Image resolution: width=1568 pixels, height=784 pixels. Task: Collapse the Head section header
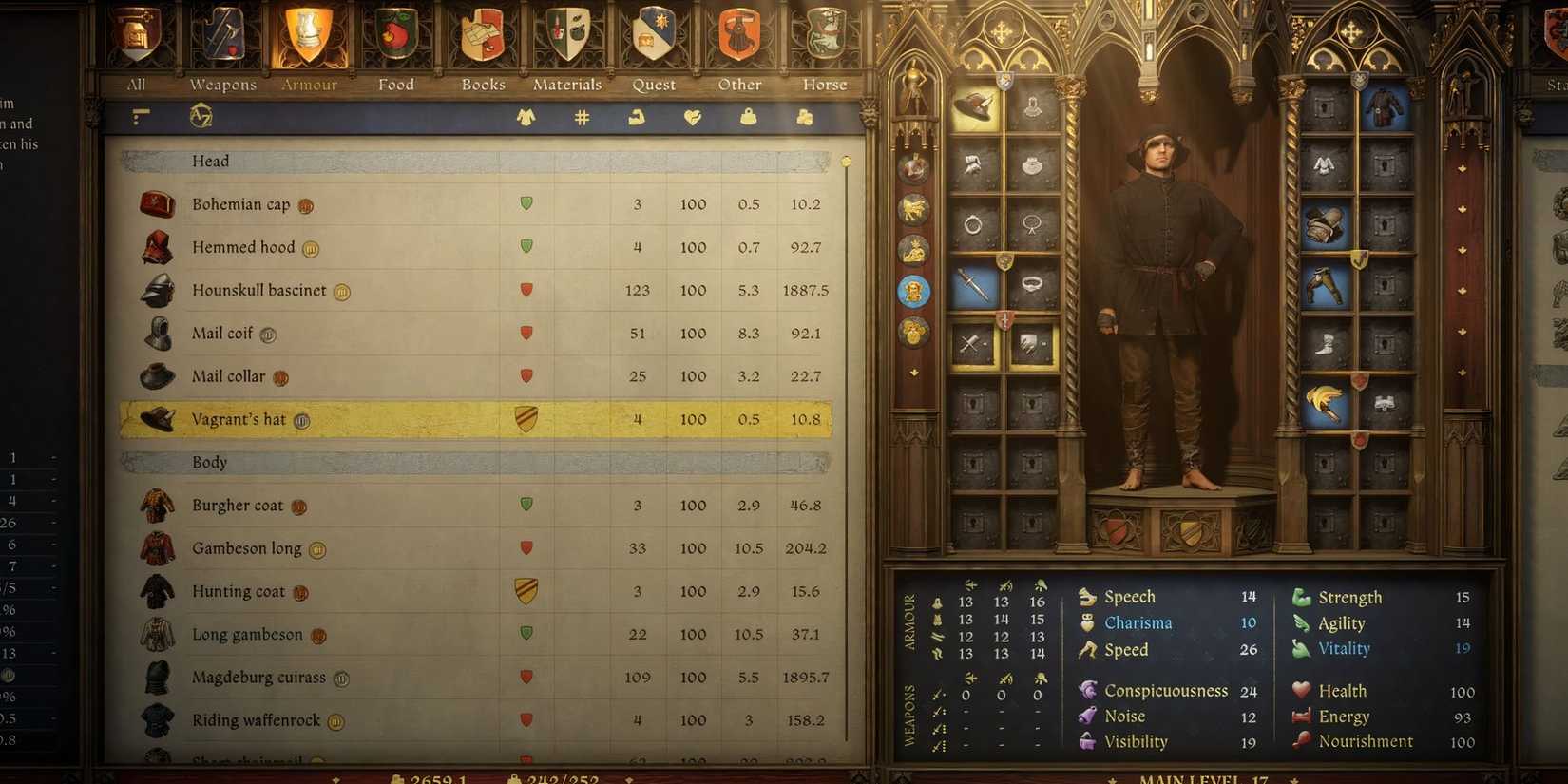[210, 162]
